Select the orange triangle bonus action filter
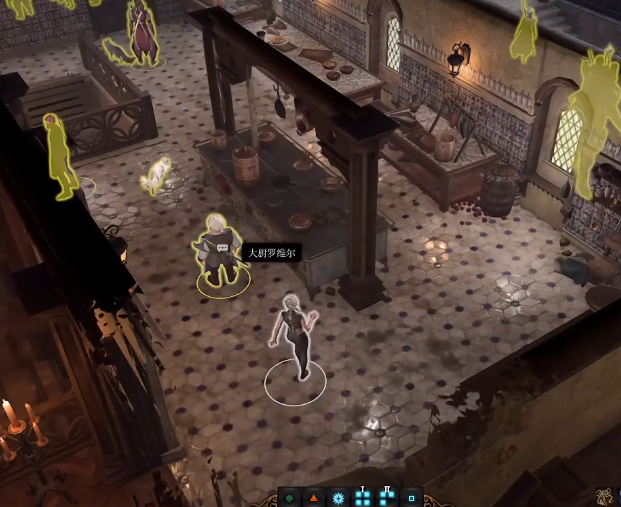Image resolution: width=621 pixels, height=507 pixels. coord(313,497)
